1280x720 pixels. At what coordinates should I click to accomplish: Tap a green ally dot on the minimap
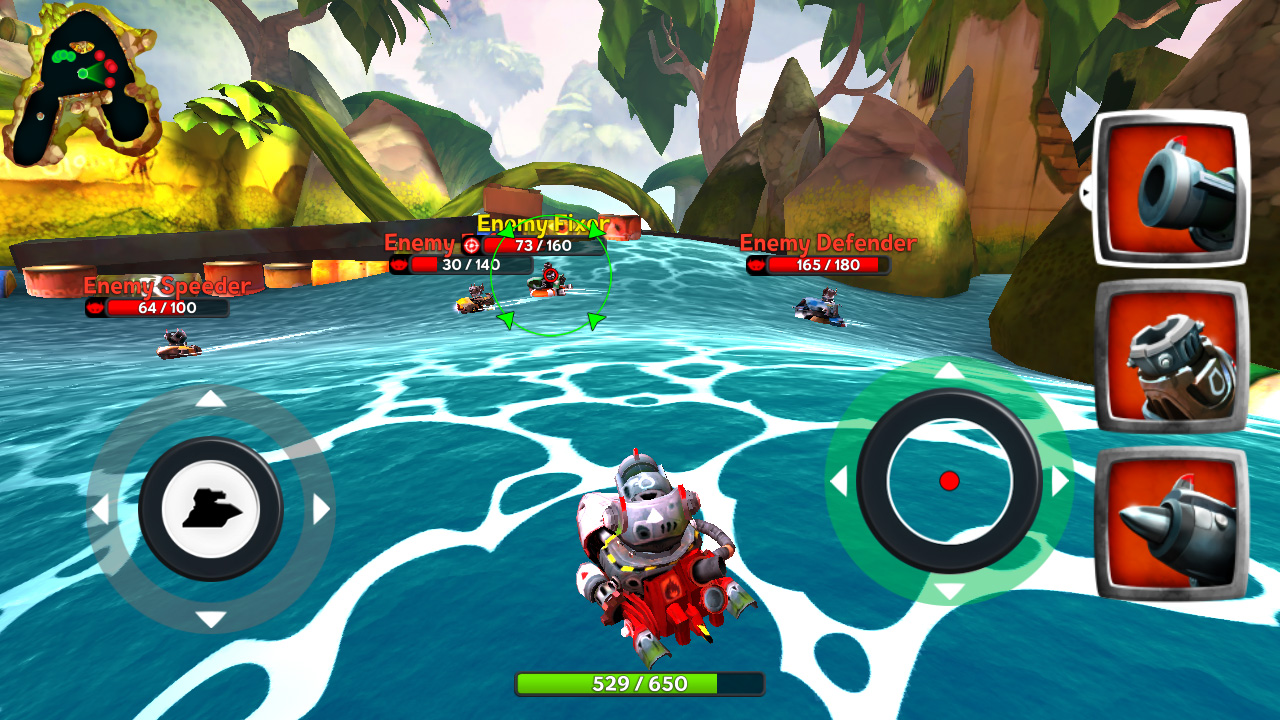[63, 56]
